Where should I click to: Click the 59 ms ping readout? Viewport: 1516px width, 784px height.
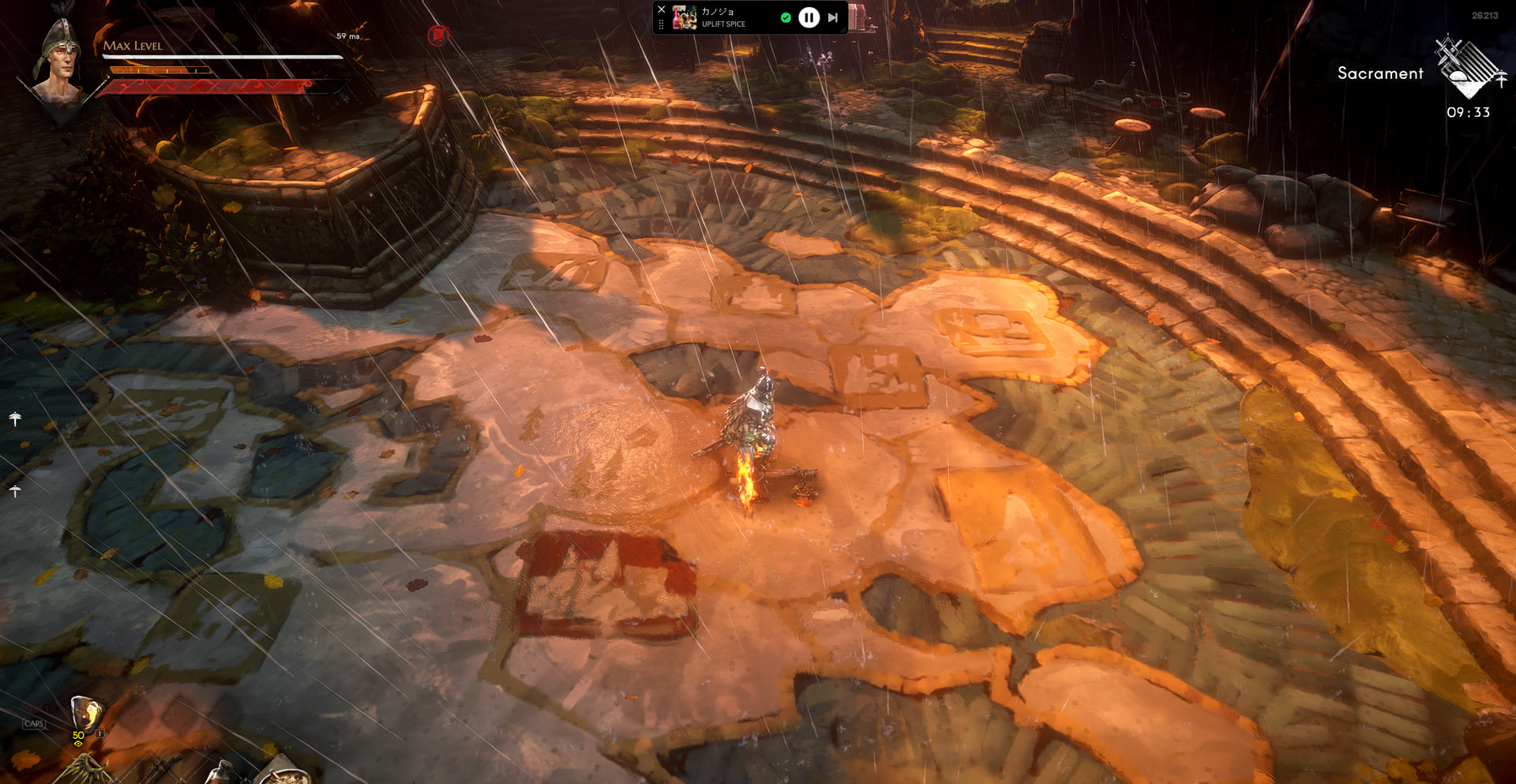point(347,35)
